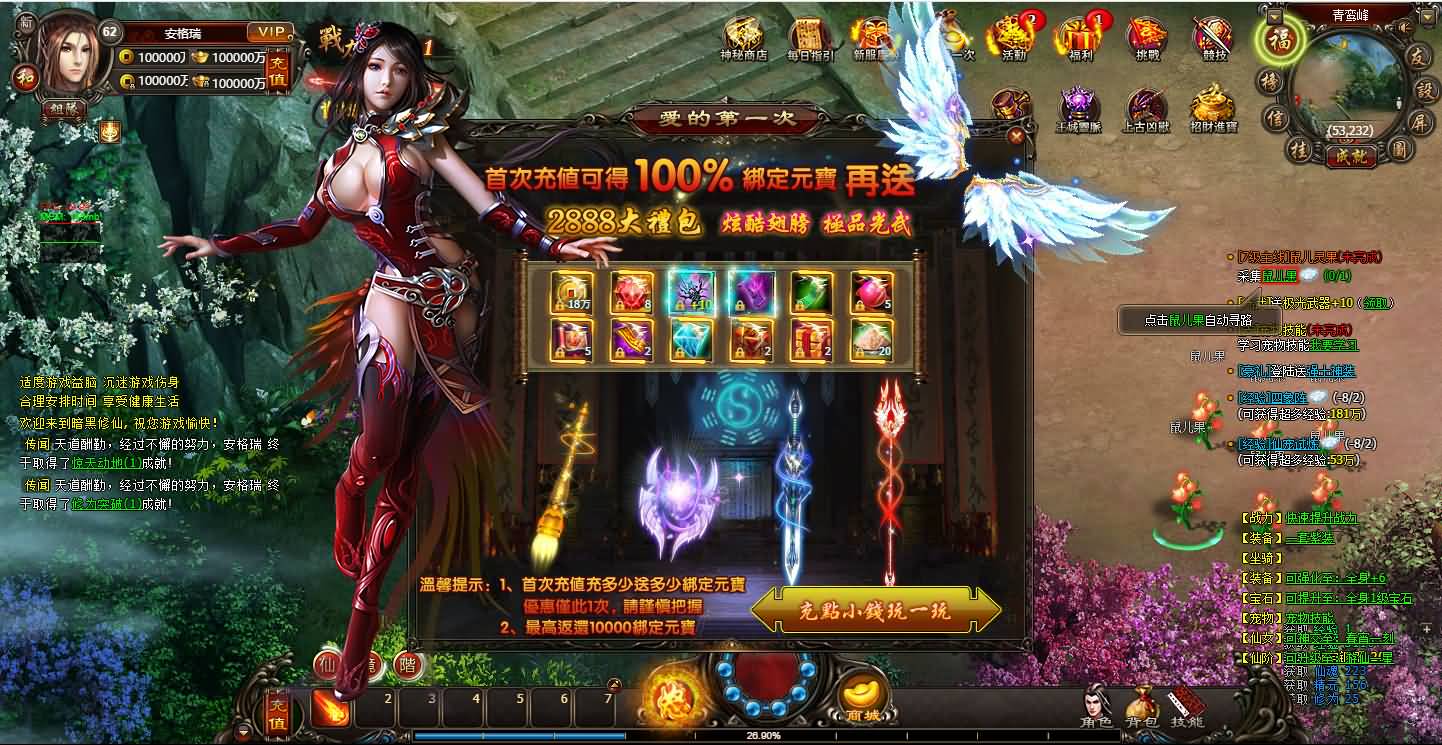This screenshot has width=1442, height=745.
Task: Expand the minimap right dropdown arrow
Action: coord(1426,17)
